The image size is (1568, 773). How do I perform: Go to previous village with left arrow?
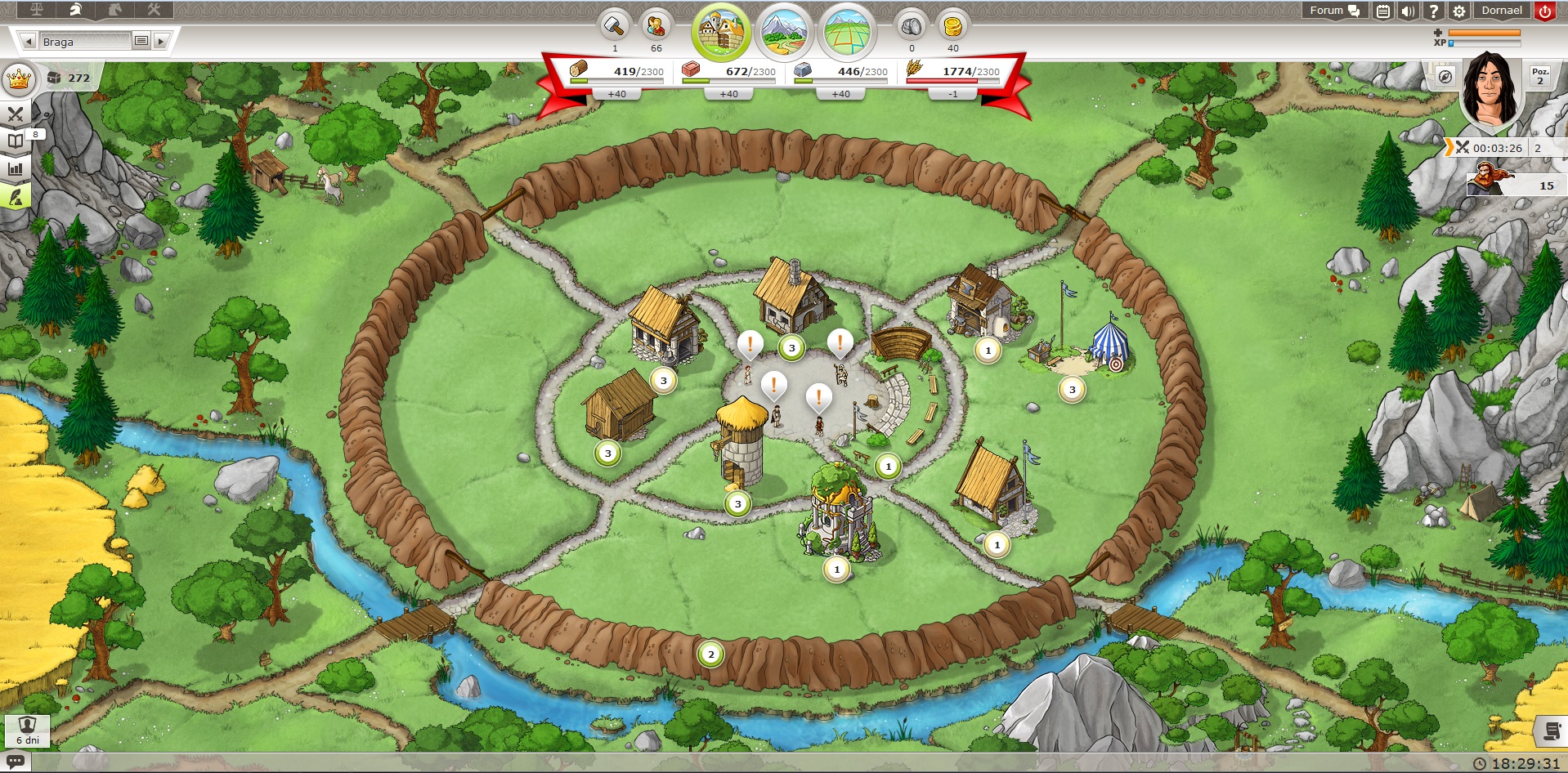pyautogui.click(x=29, y=41)
